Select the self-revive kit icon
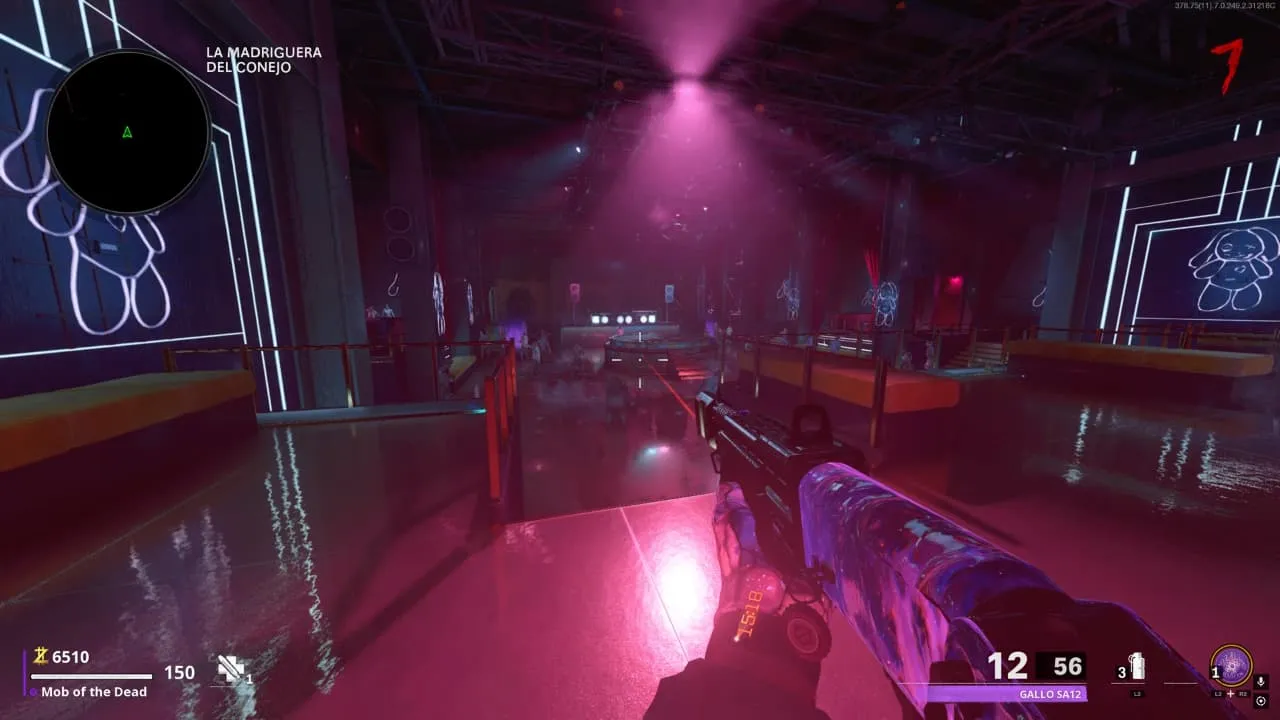 point(231,669)
